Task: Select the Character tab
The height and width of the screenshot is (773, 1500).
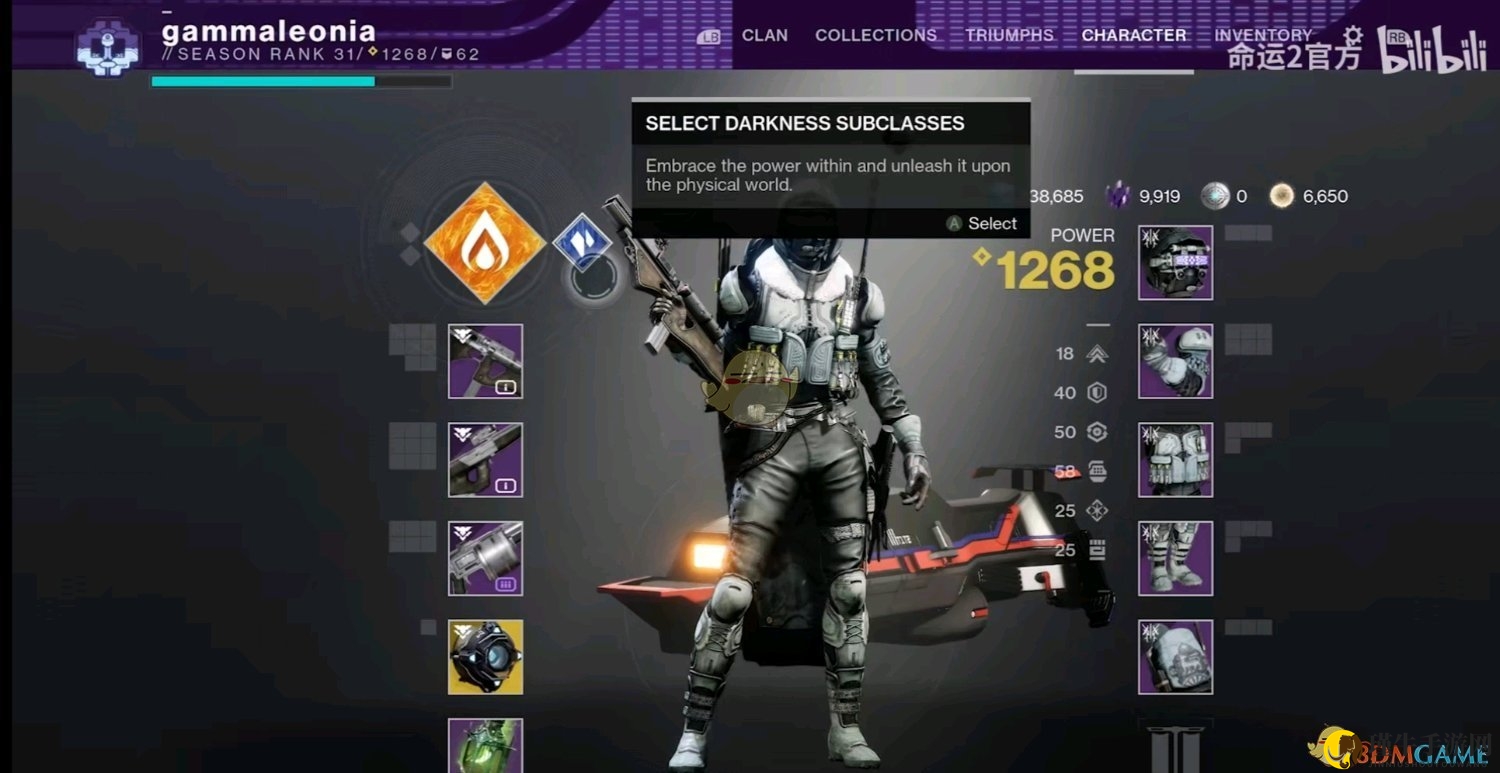Action: coord(1134,35)
